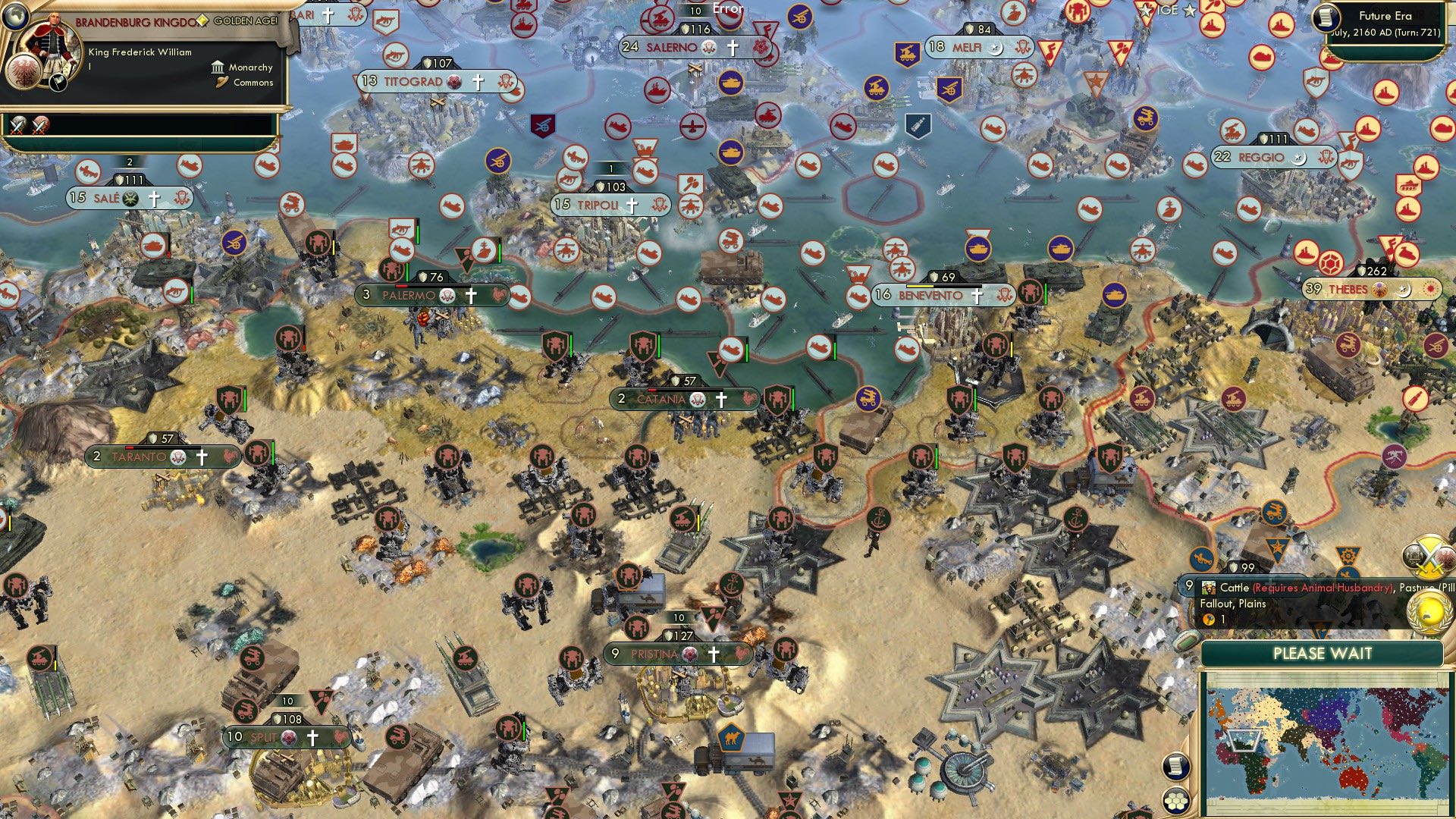This screenshot has height=819, width=1456.
Task: Select the star-emblem triangular unit flag nearby
Action: [1278, 546]
